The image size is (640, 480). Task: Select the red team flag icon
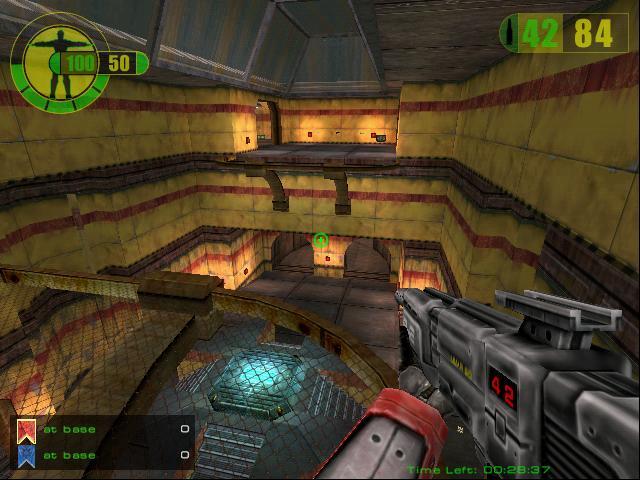point(25,431)
